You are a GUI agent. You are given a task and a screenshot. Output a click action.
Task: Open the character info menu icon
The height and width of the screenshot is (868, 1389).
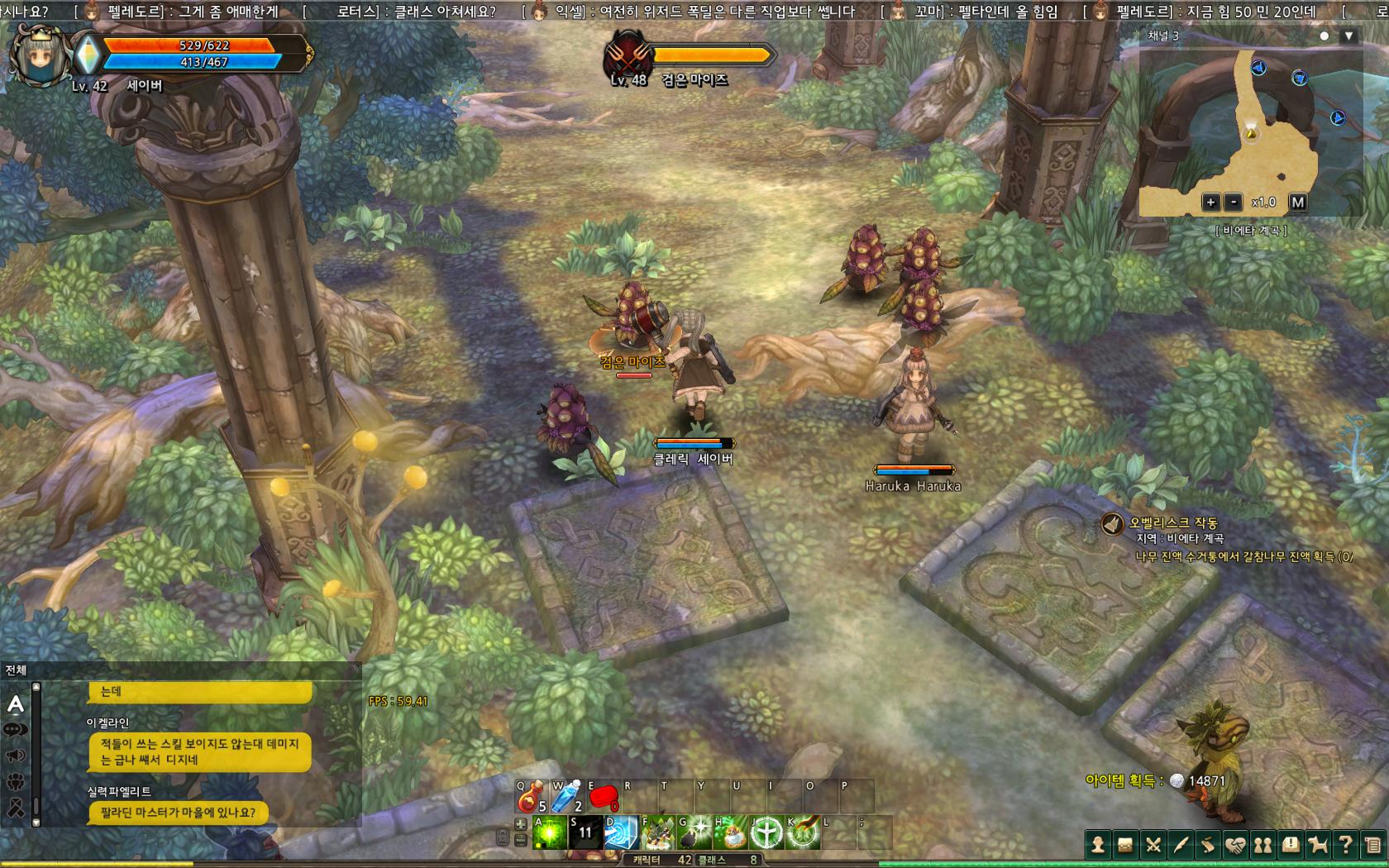click(x=1098, y=845)
